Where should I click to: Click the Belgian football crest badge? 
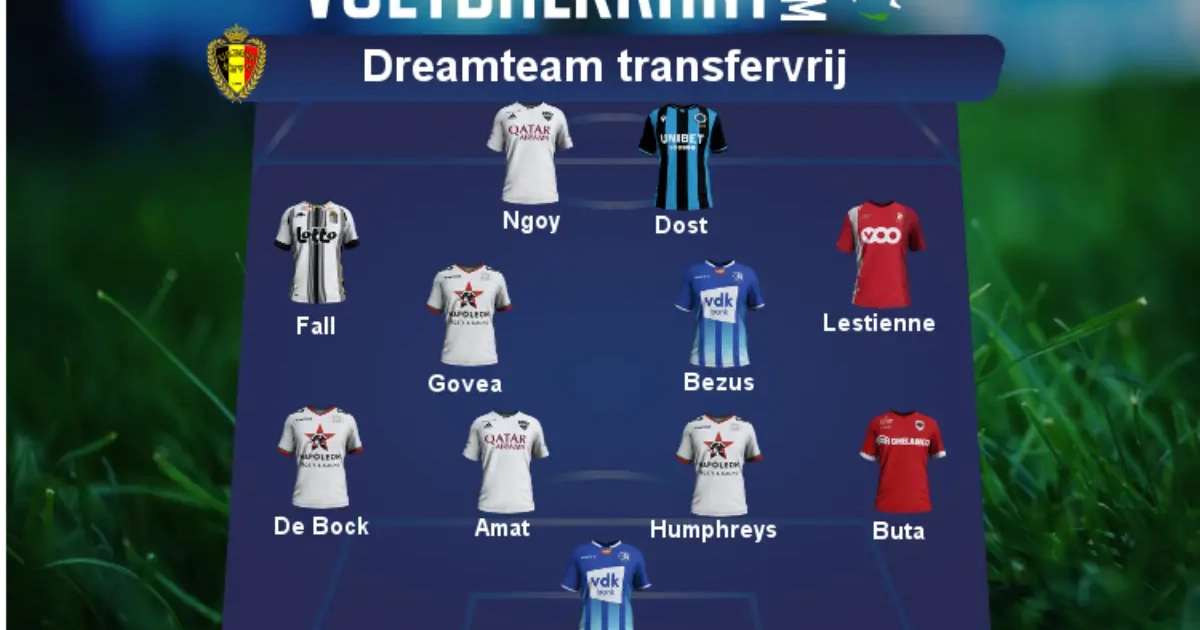pos(236,63)
